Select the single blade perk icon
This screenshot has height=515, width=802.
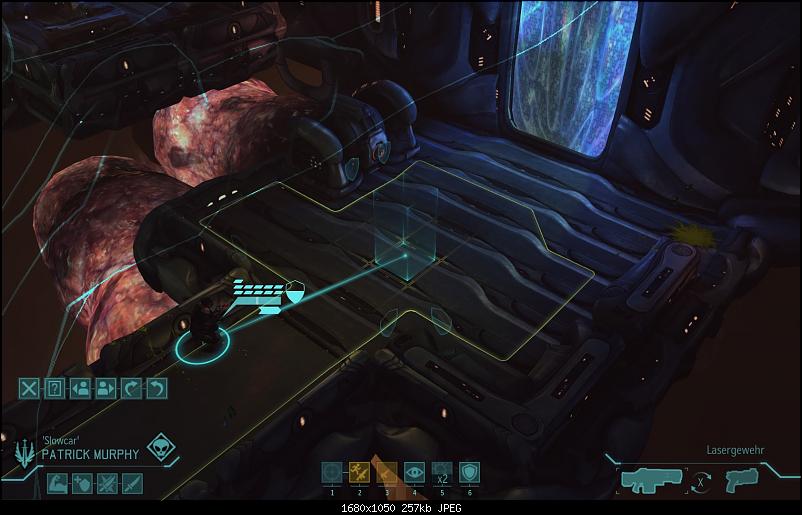[x=132, y=484]
